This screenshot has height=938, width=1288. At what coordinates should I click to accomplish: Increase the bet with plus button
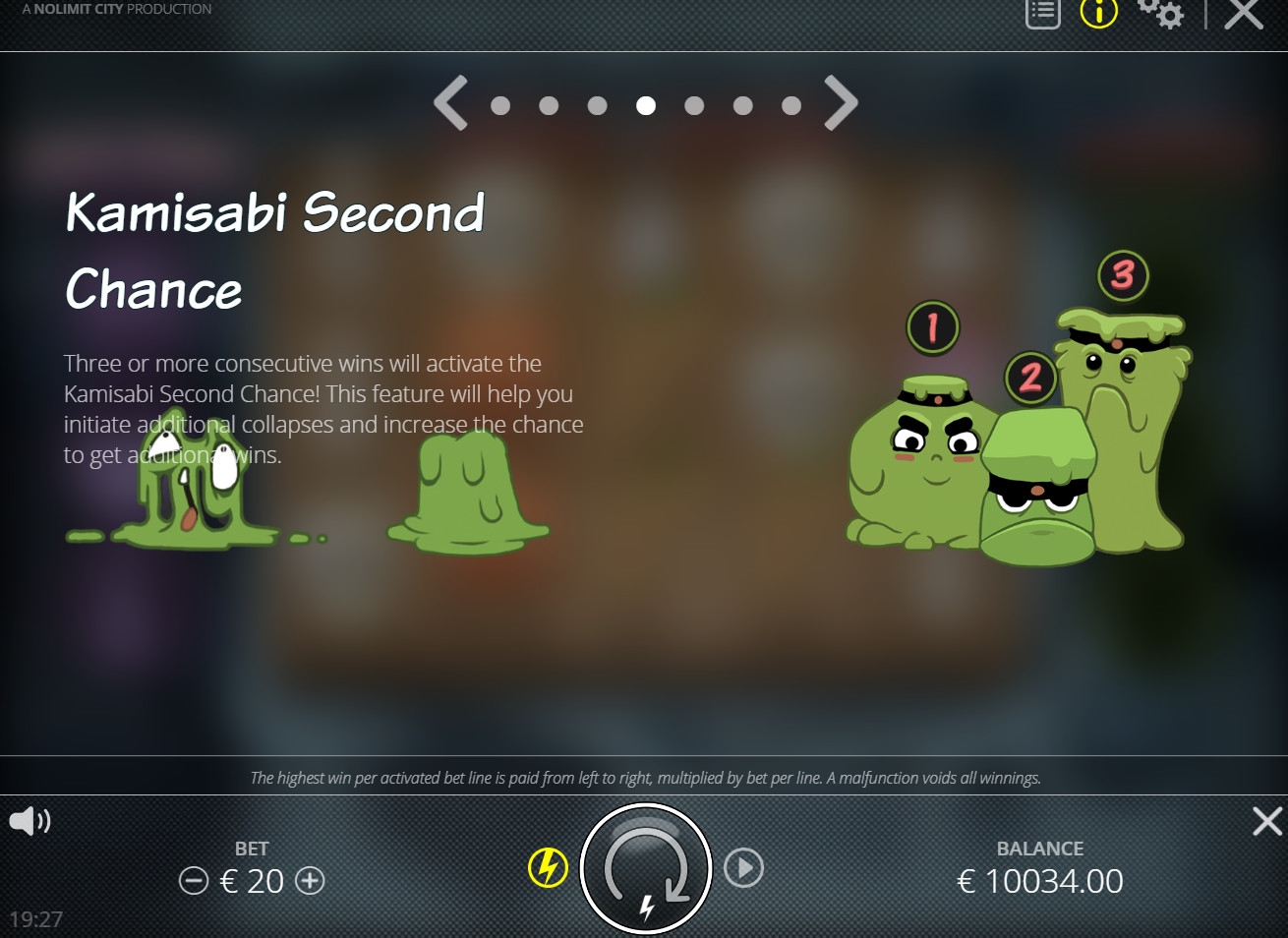[311, 881]
